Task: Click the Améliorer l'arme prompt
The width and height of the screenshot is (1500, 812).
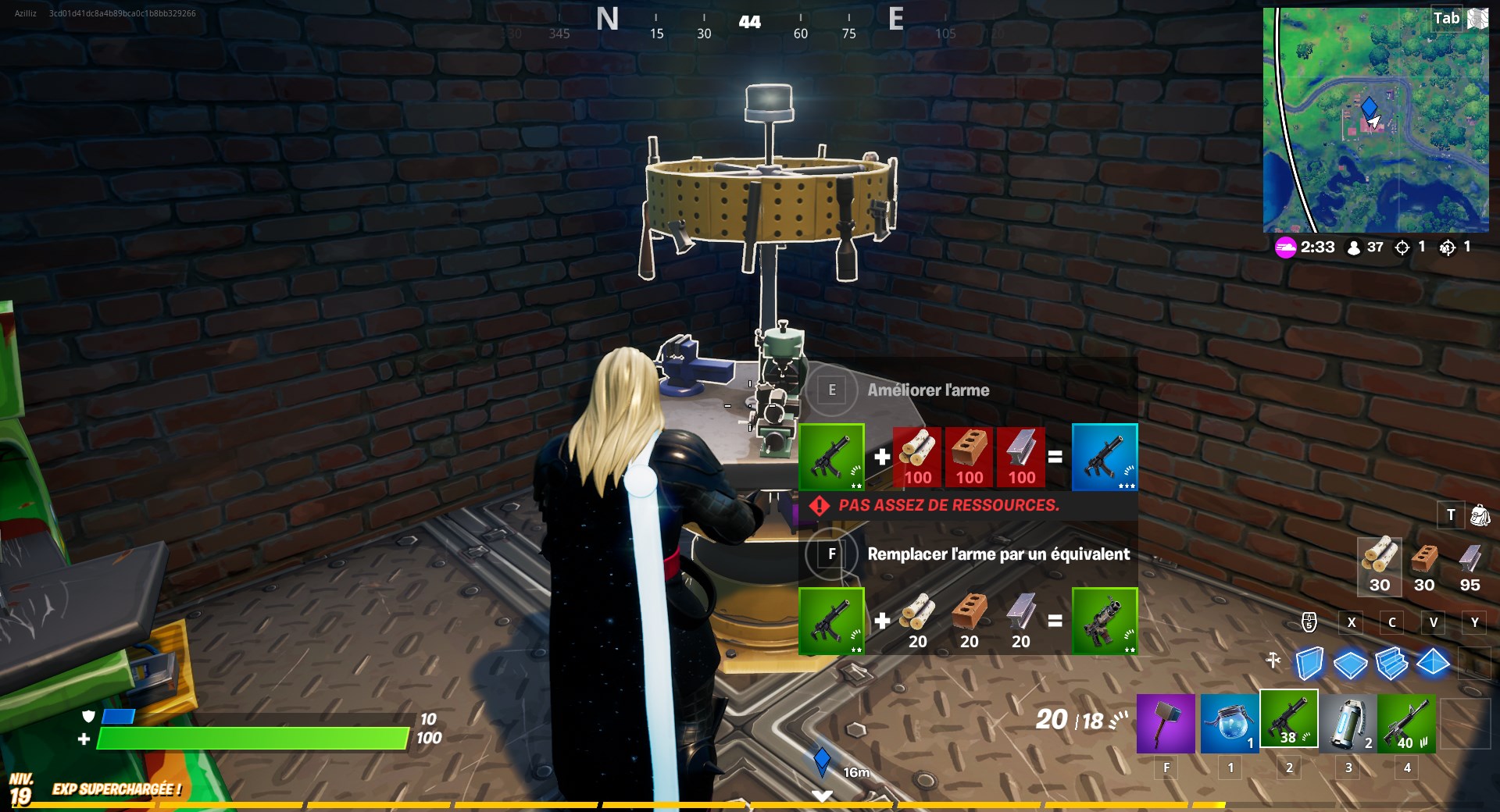Action: 928,390
